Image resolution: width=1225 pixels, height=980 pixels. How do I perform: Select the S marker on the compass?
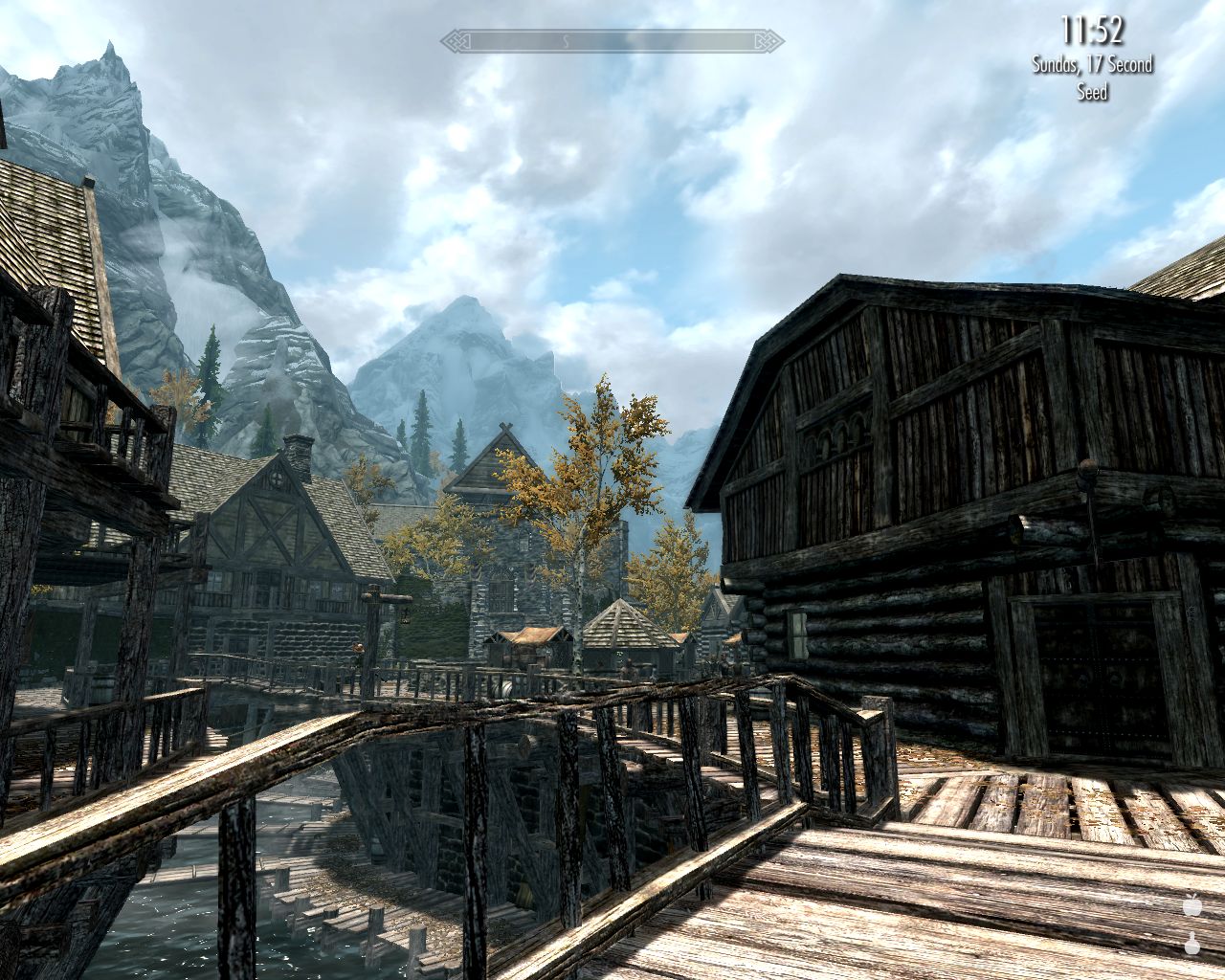point(565,42)
